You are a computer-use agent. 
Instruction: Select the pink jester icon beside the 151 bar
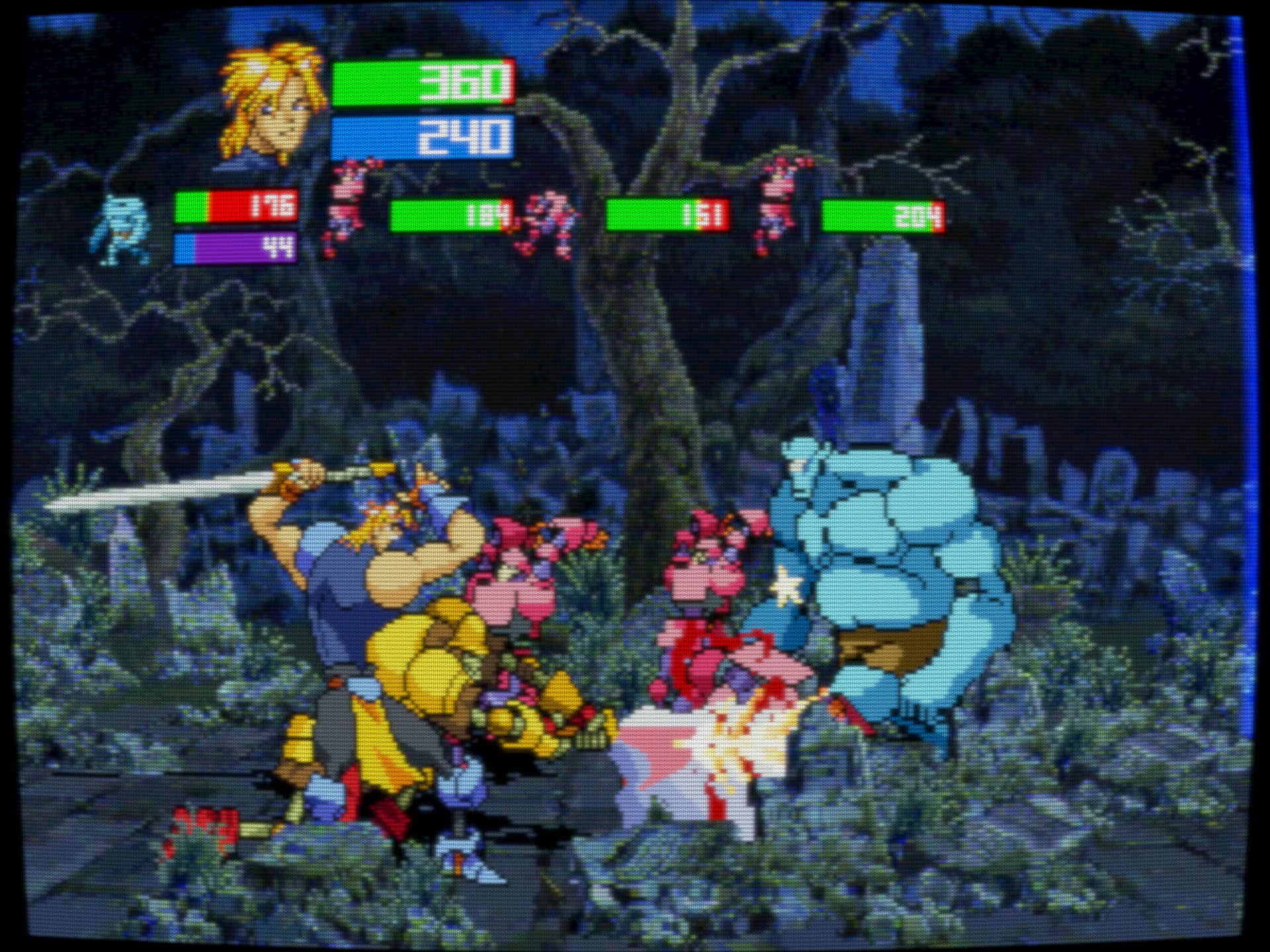[x=549, y=223]
